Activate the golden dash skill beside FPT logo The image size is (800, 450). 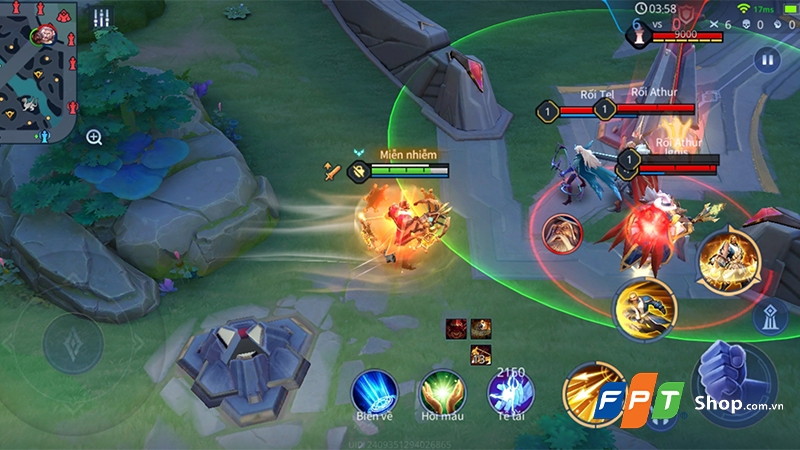click(590, 390)
